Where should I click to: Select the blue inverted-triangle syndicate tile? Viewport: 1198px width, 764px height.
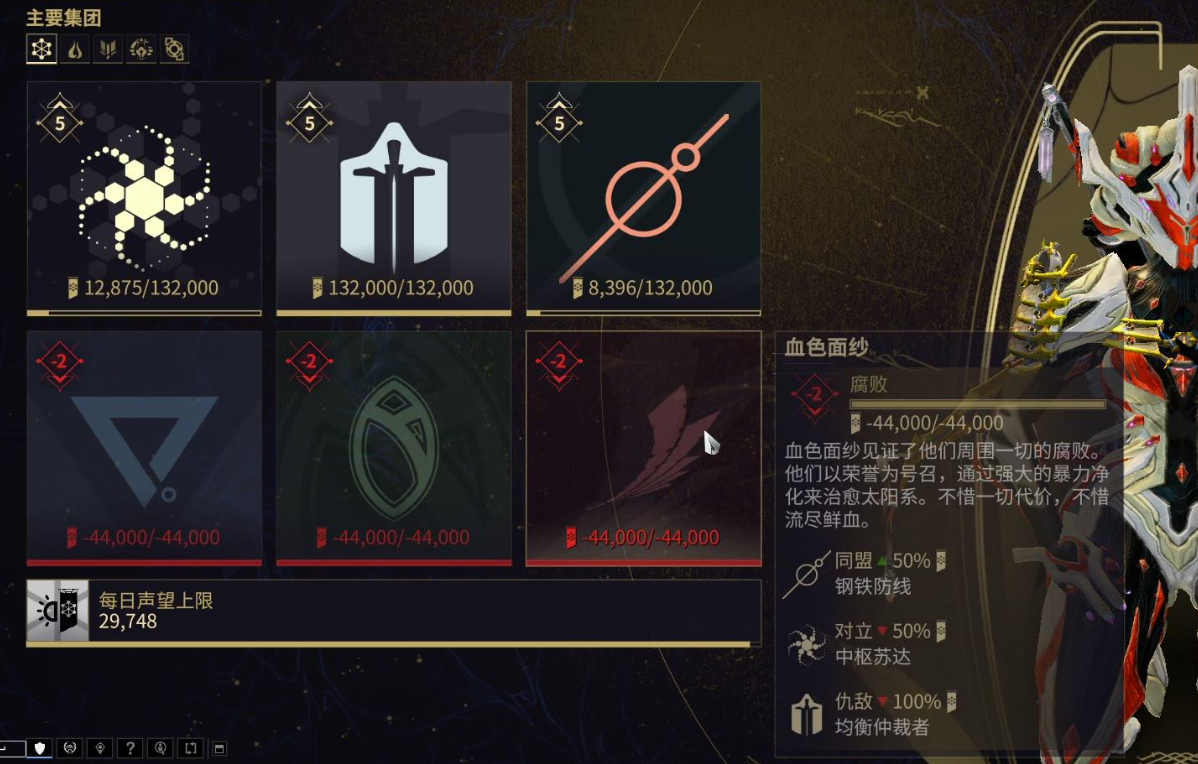click(144, 448)
